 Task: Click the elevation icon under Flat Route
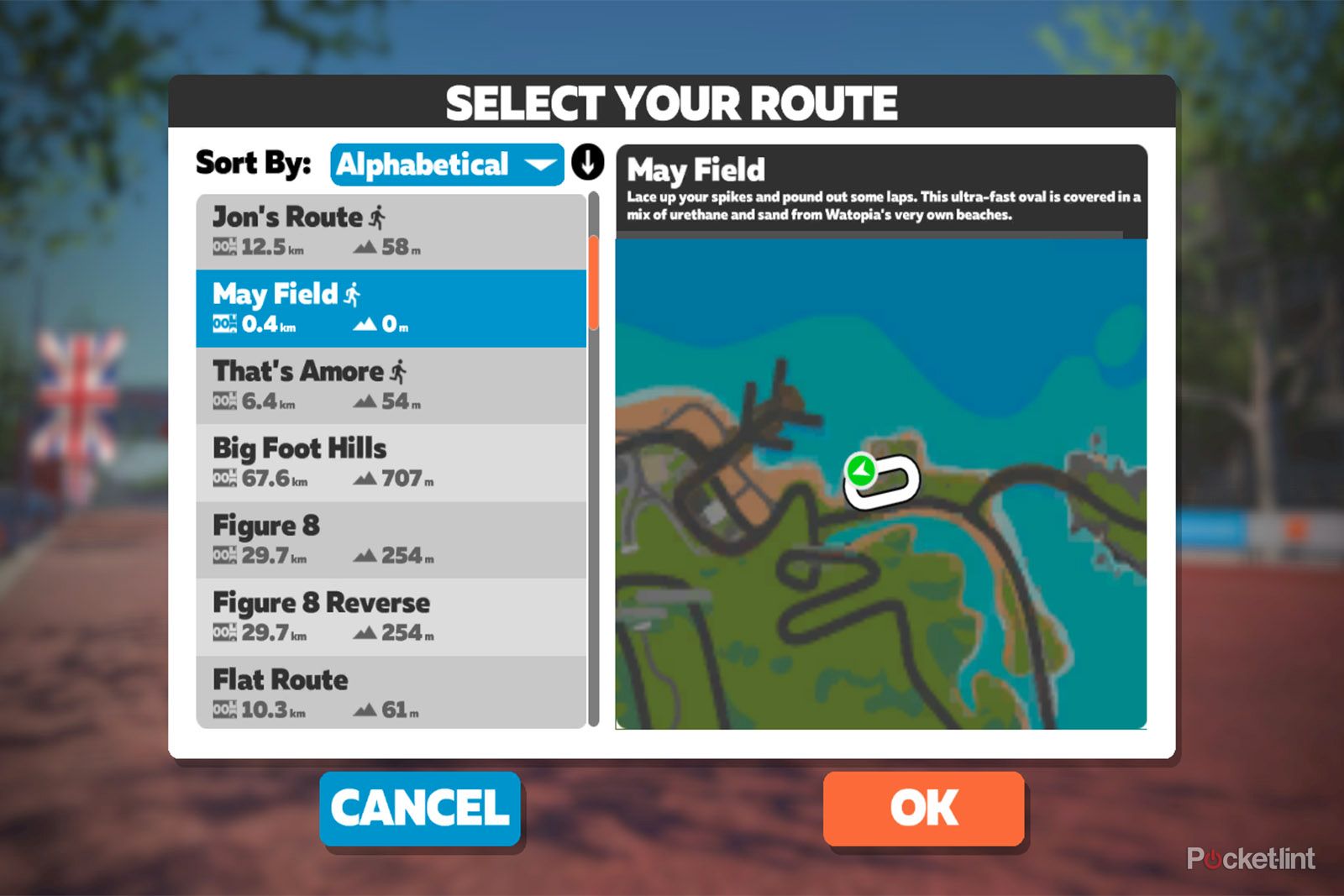coord(366,710)
